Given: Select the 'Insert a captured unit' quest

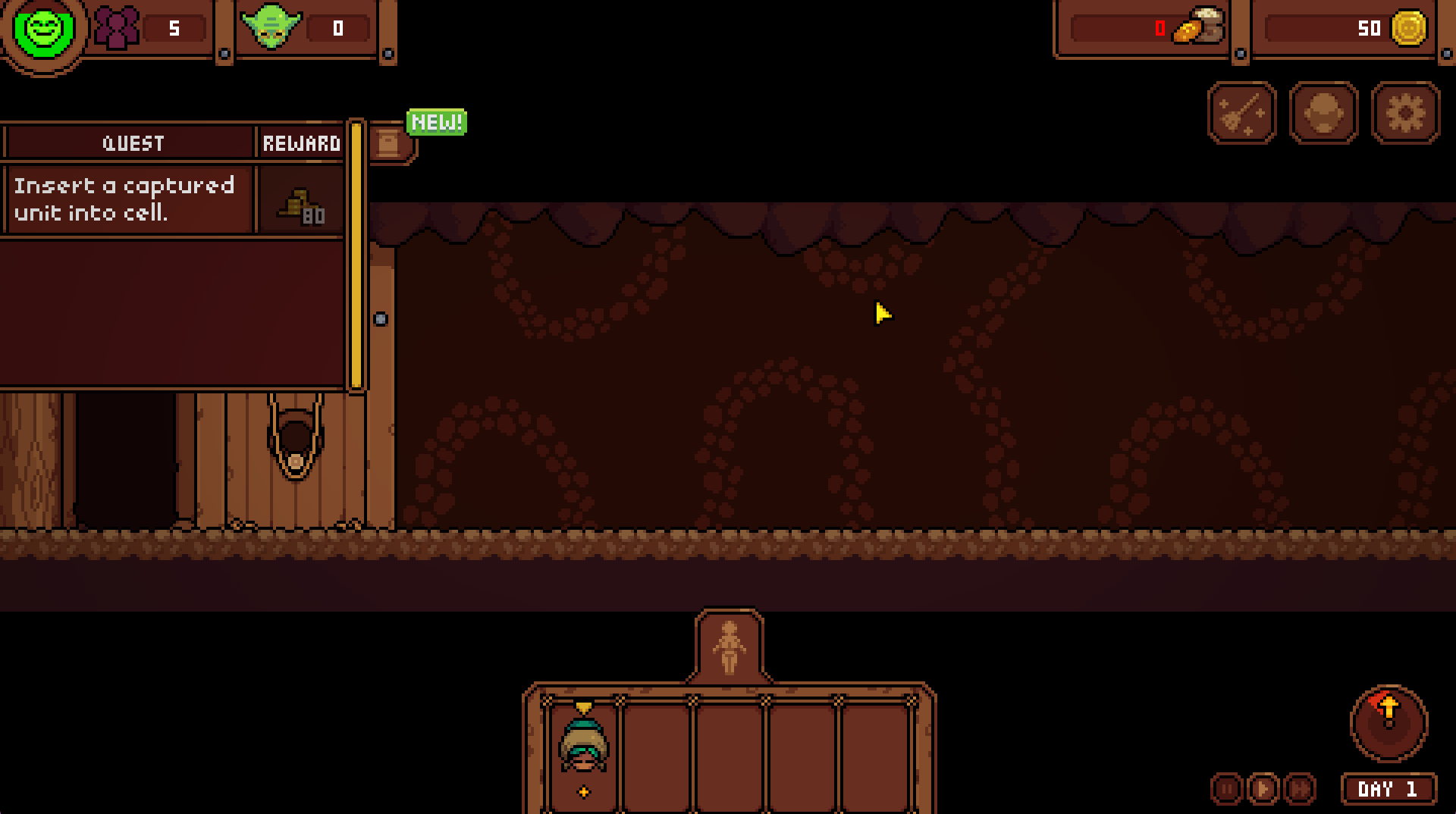Looking at the screenshot, I should pyautogui.click(x=127, y=199).
